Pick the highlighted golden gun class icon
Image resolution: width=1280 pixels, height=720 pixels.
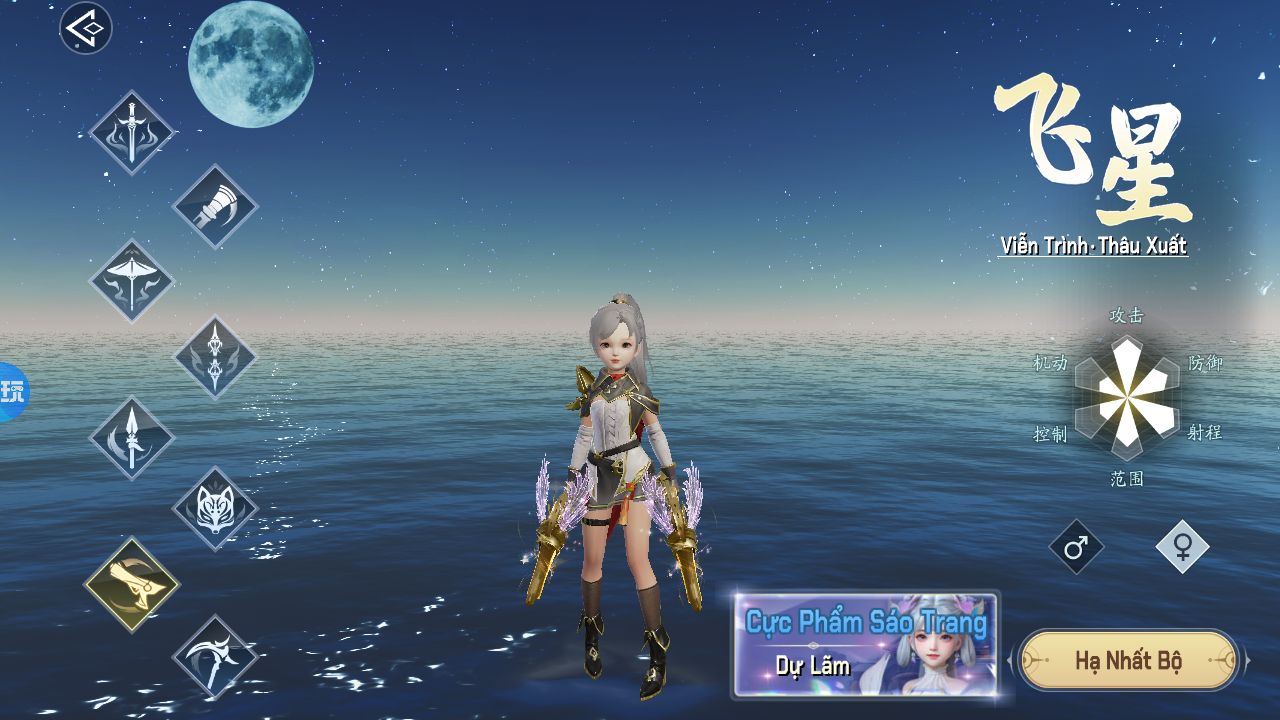(x=132, y=585)
